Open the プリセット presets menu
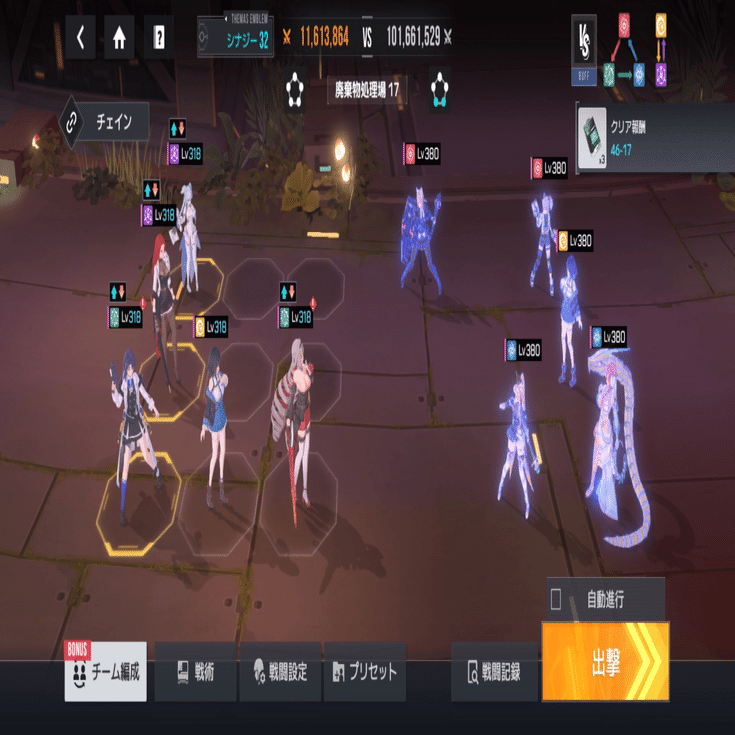The width and height of the screenshot is (735, 735). pos(364,671)
